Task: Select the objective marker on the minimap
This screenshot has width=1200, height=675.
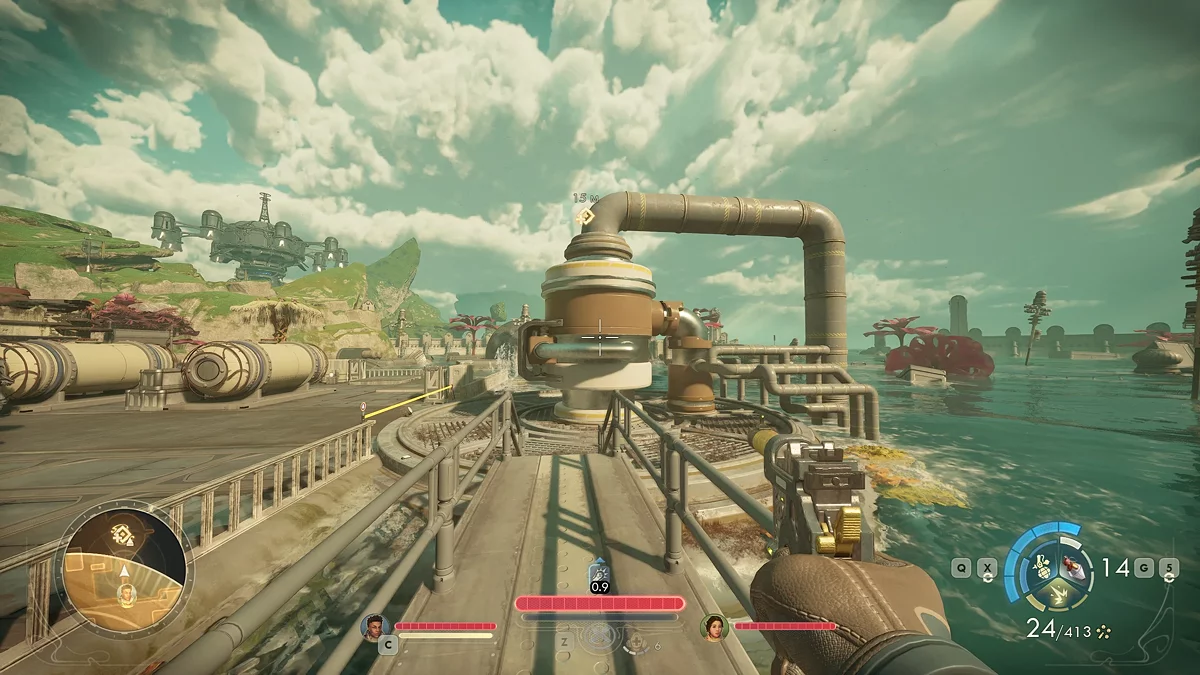Action: [x=124, y=534]
